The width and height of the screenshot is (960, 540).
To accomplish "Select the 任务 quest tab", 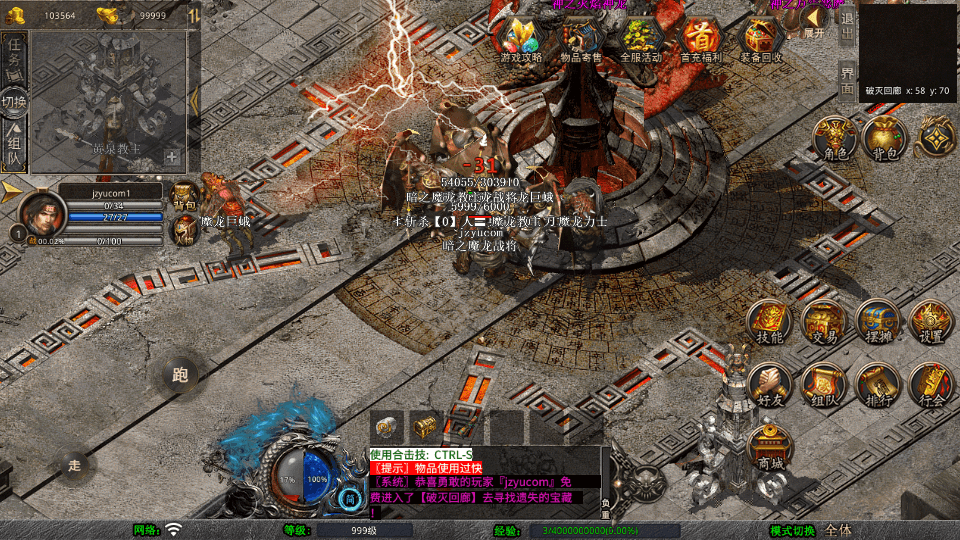I will pos(14,54).
